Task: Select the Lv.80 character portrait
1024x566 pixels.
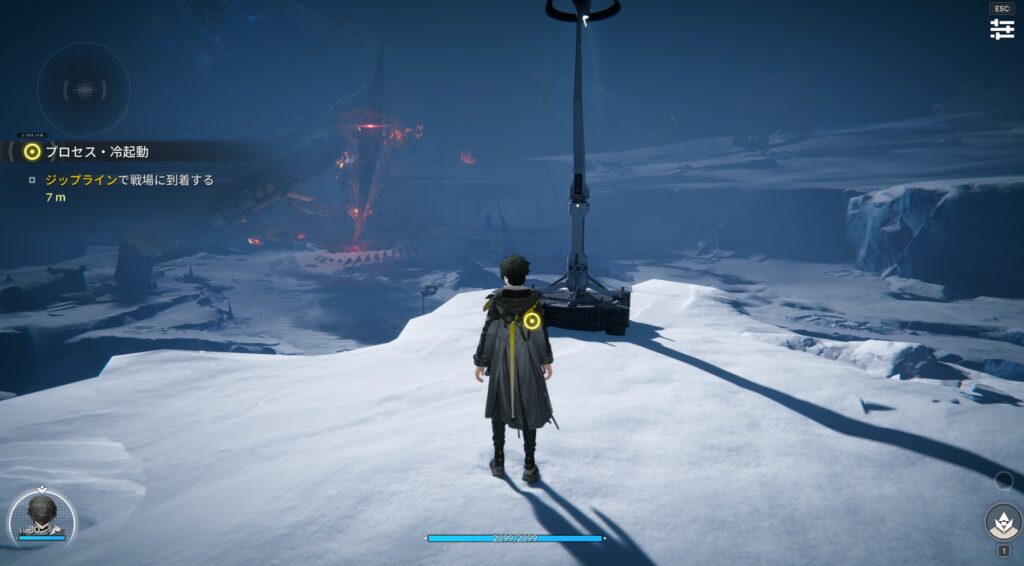Action: pyautogui.click(x=42, y=517)
